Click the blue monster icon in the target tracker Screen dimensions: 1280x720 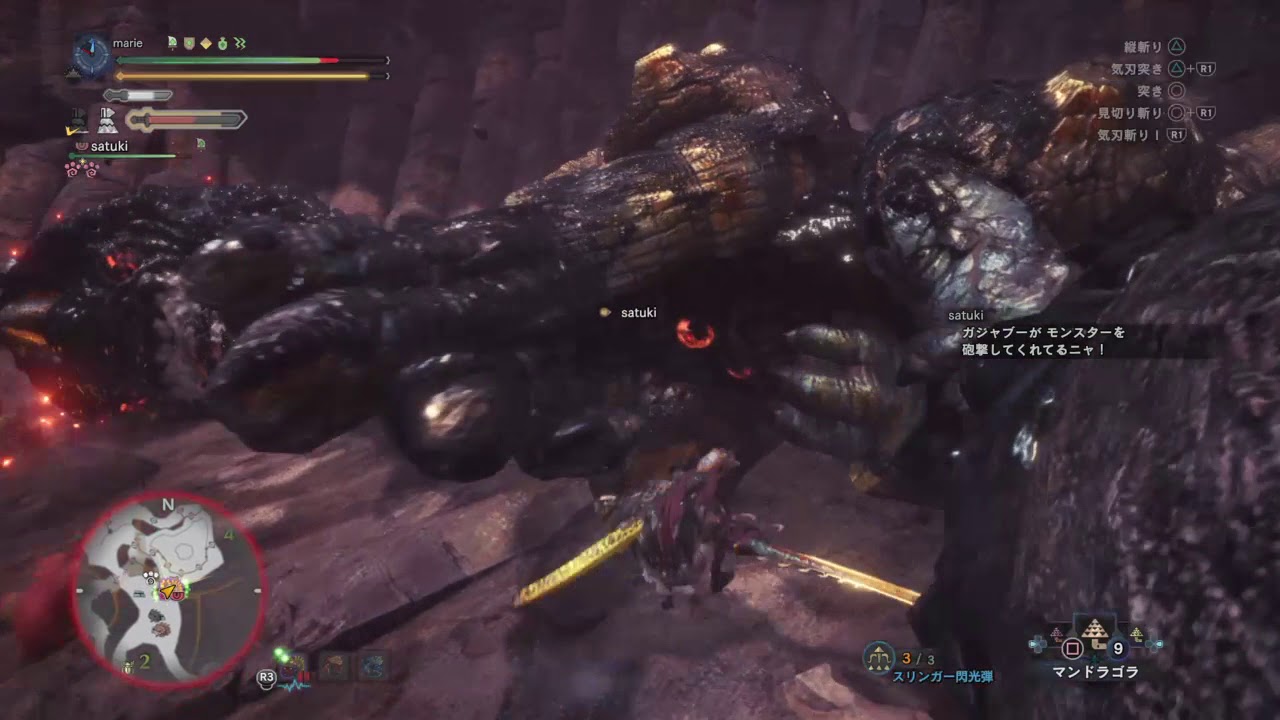[374, 665]
